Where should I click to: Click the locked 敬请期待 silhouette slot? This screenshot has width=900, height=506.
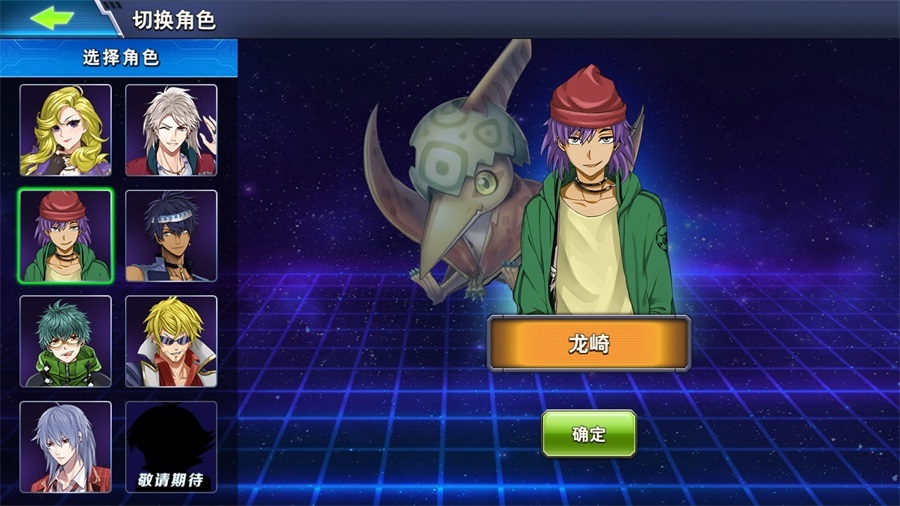pyautogui.click(x=171, y=446)
